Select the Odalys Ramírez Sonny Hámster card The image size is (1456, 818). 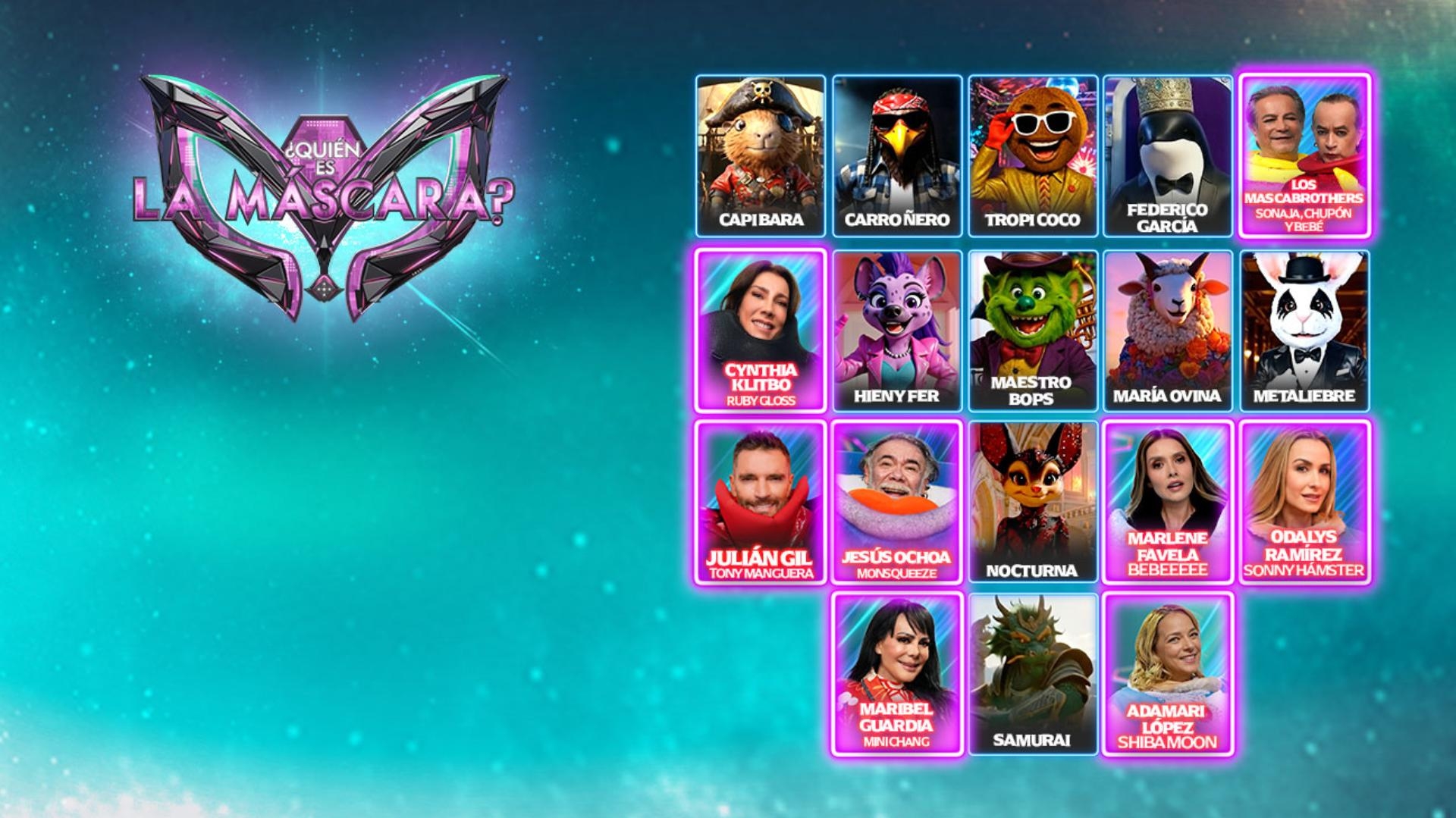1304,502
